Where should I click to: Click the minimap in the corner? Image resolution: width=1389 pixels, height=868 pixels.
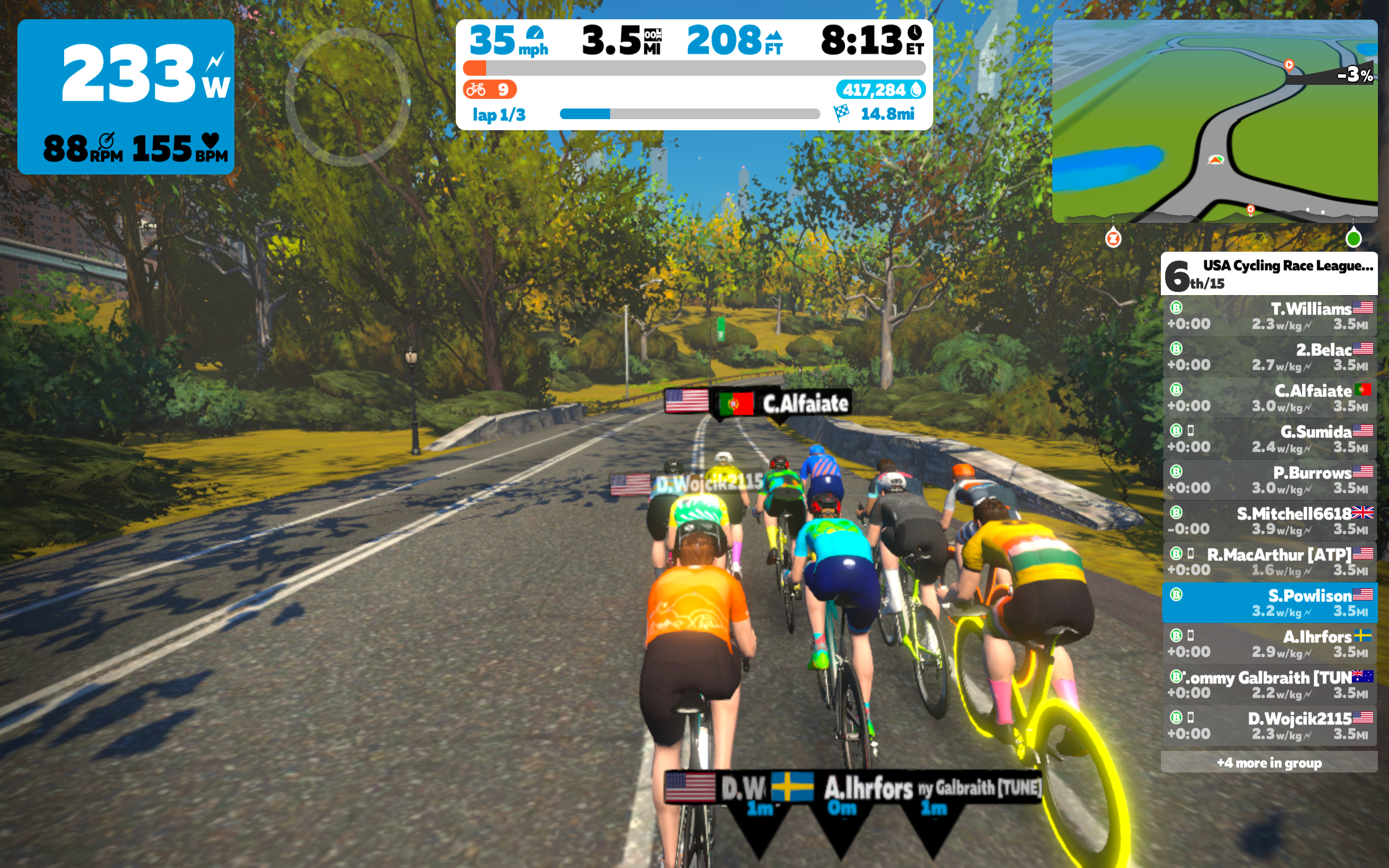pos(1214,121)
